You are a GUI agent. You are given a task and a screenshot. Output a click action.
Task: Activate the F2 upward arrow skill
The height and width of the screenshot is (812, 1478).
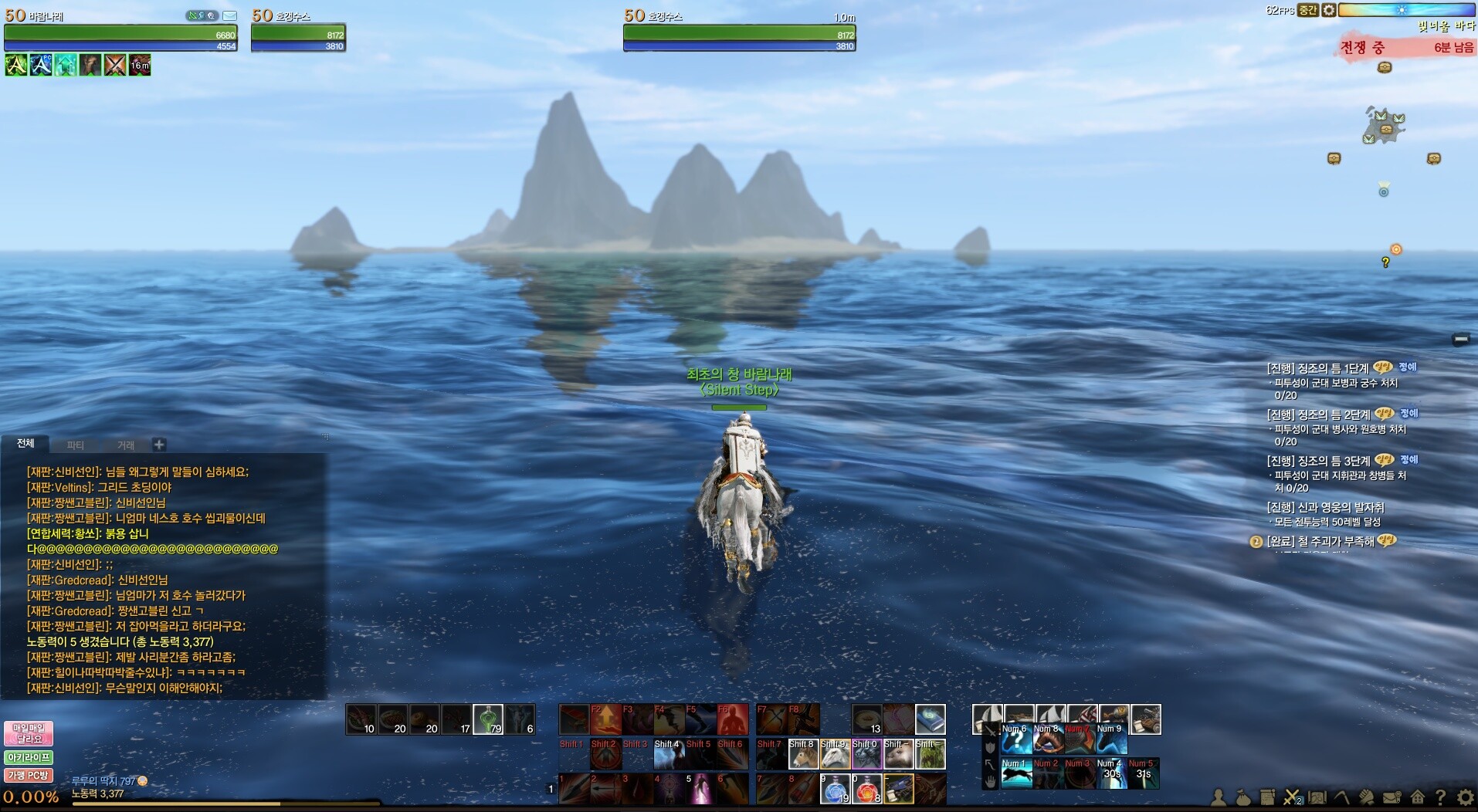point(606,719)
